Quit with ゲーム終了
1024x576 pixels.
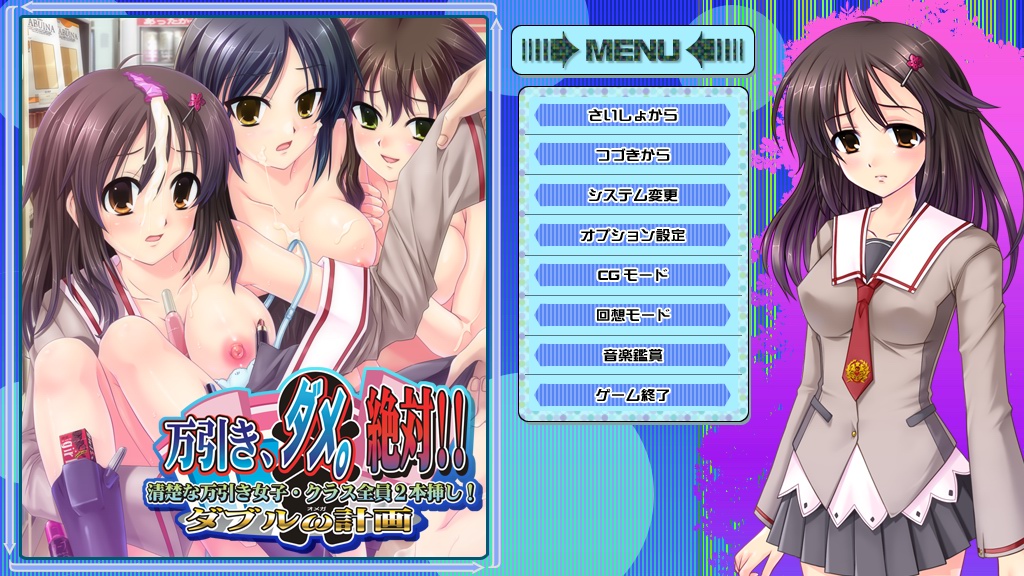pos(632,395)
